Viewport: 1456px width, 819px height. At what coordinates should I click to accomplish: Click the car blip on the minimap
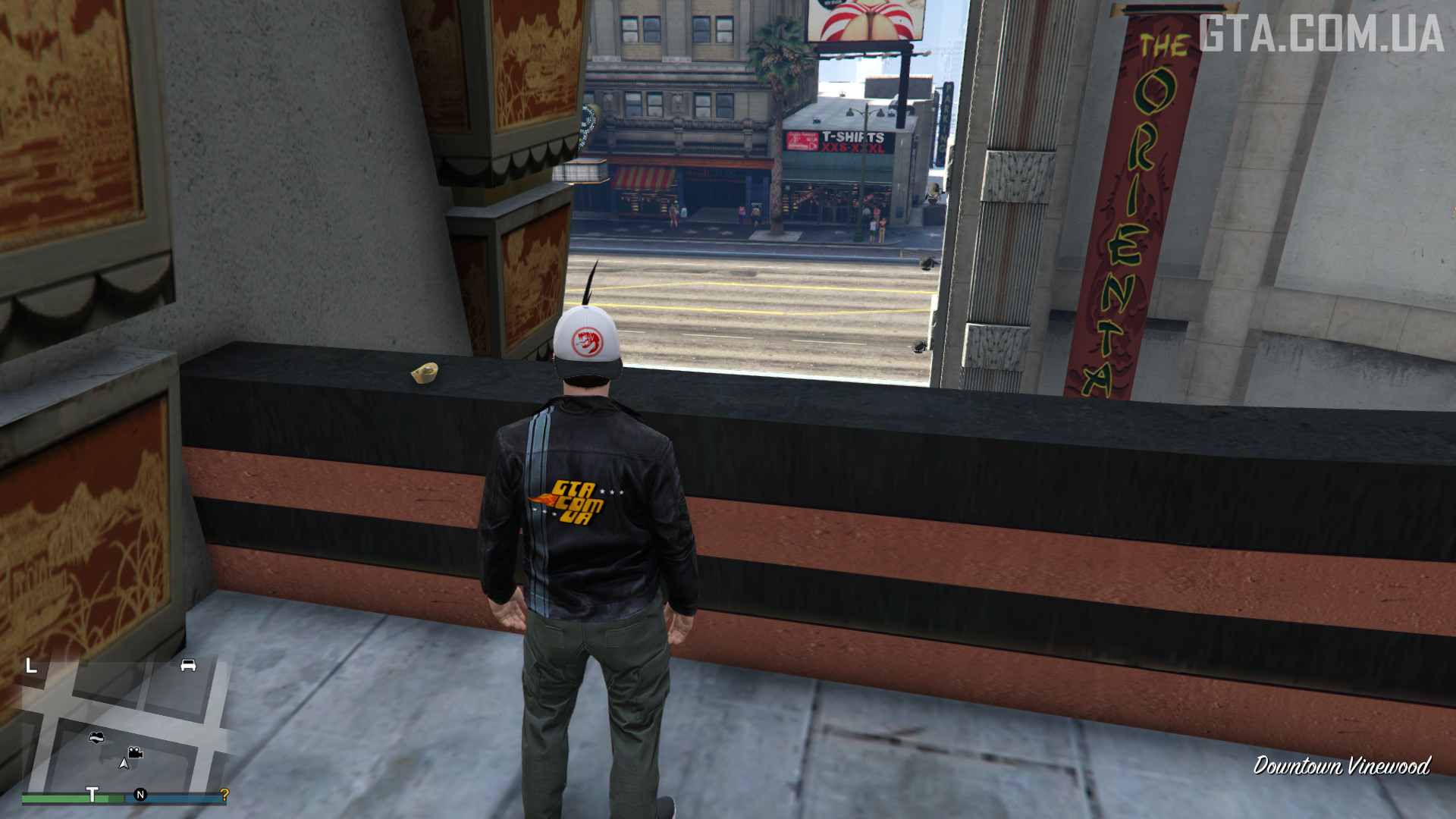[x=188, y=665]
